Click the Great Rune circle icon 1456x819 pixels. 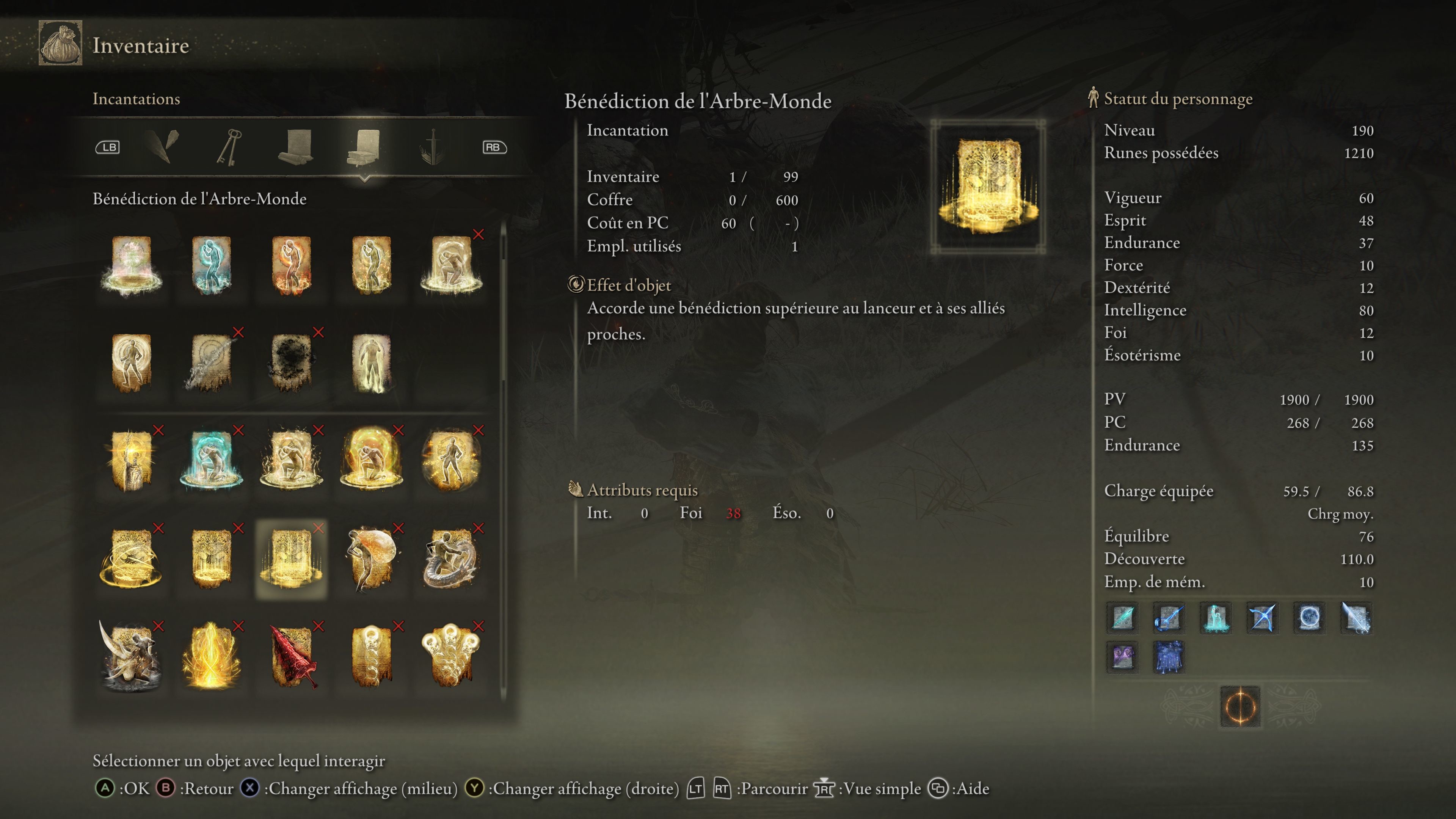pos(1240,706)
